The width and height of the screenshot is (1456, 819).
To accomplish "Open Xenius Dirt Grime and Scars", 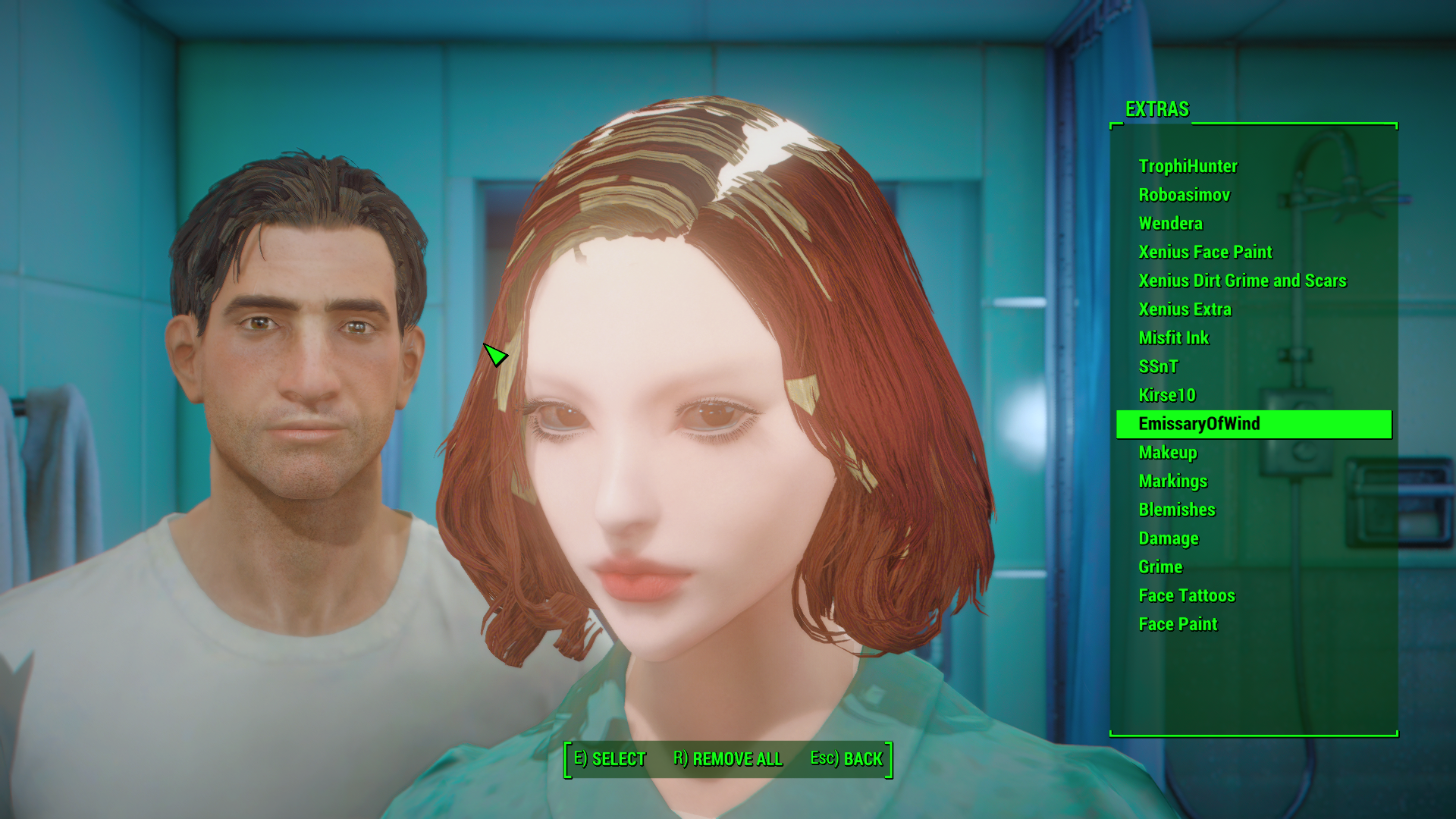I will (x=1241, y=281).
